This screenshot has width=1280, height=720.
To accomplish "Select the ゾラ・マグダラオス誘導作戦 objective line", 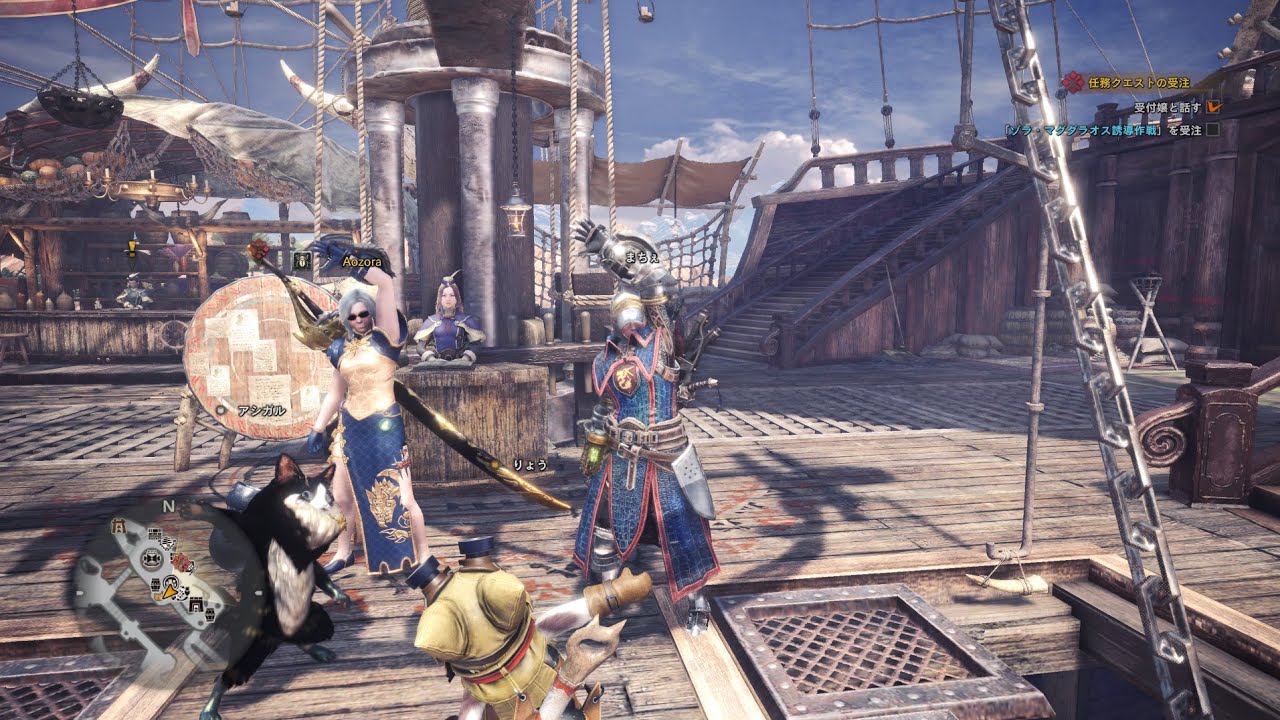I will coord(1104,129).
